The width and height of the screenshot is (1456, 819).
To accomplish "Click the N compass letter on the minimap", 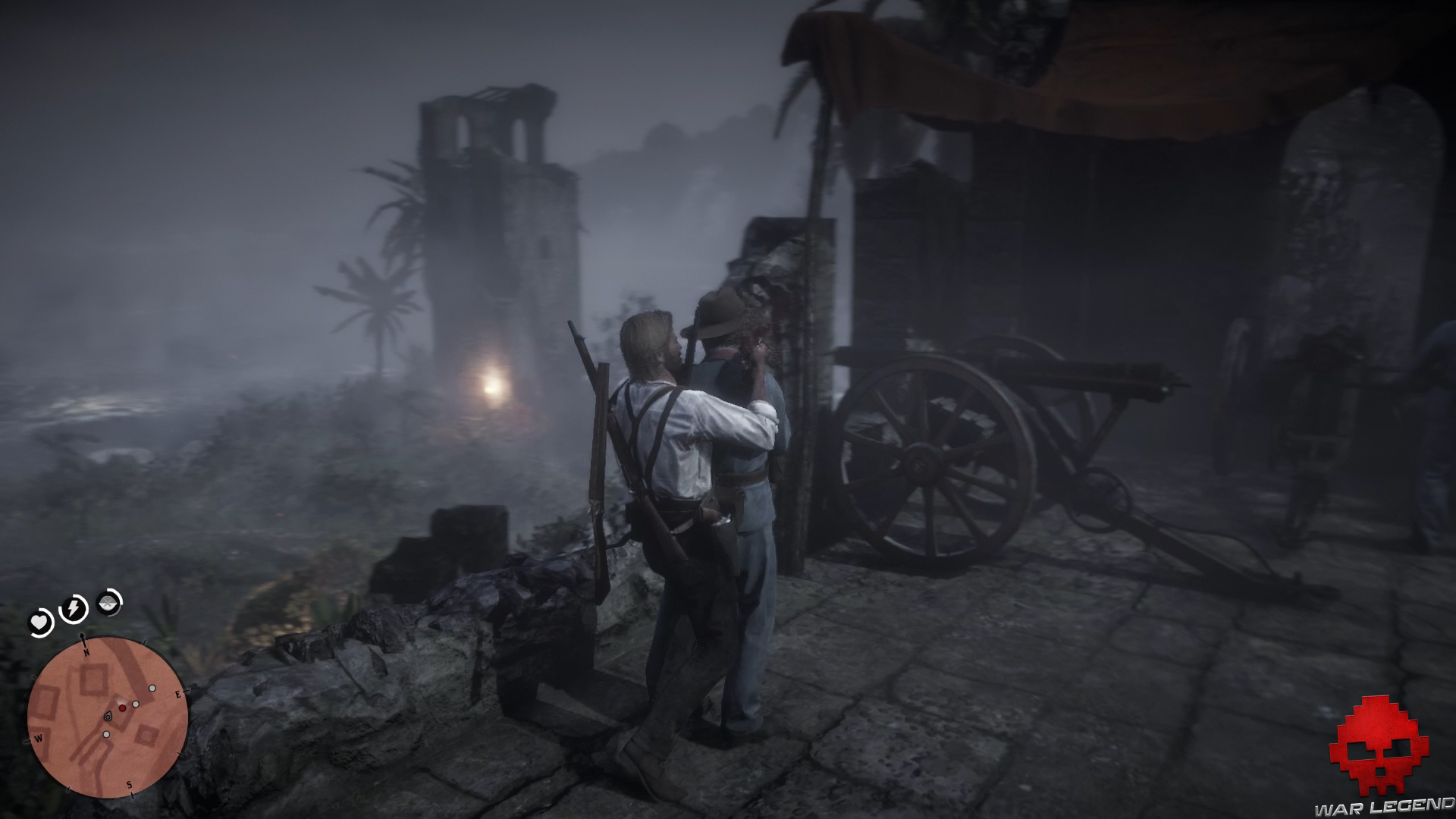I will click(x=86, y=652).
